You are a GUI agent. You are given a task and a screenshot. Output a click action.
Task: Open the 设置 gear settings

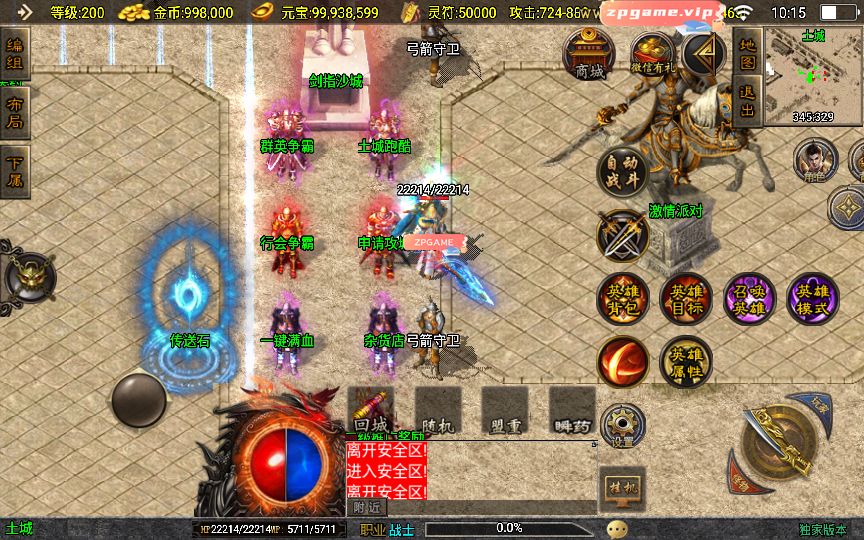point(623,427)
